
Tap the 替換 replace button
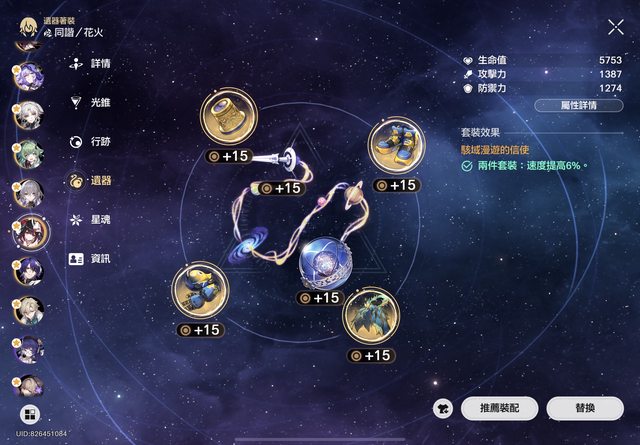pos(585,408)
